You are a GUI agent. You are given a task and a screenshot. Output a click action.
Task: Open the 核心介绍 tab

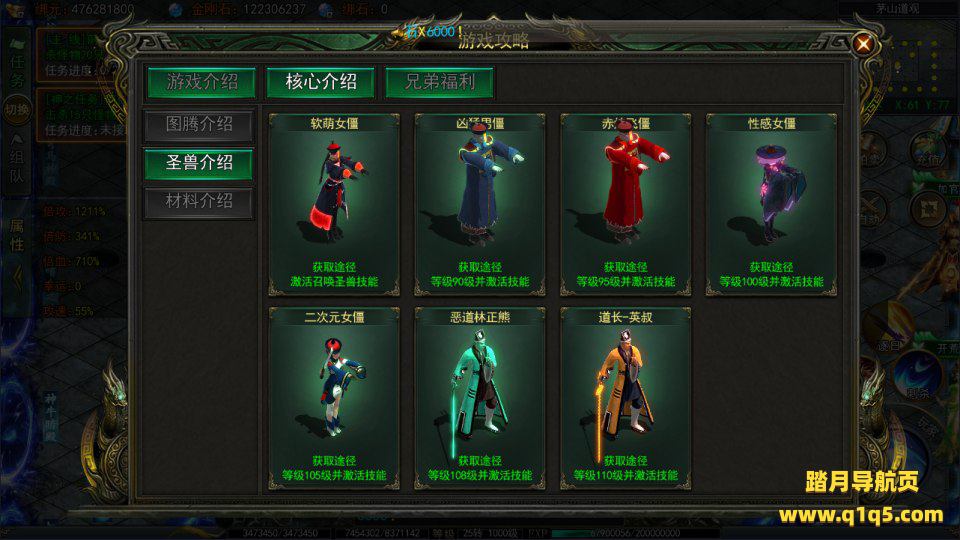321,82
